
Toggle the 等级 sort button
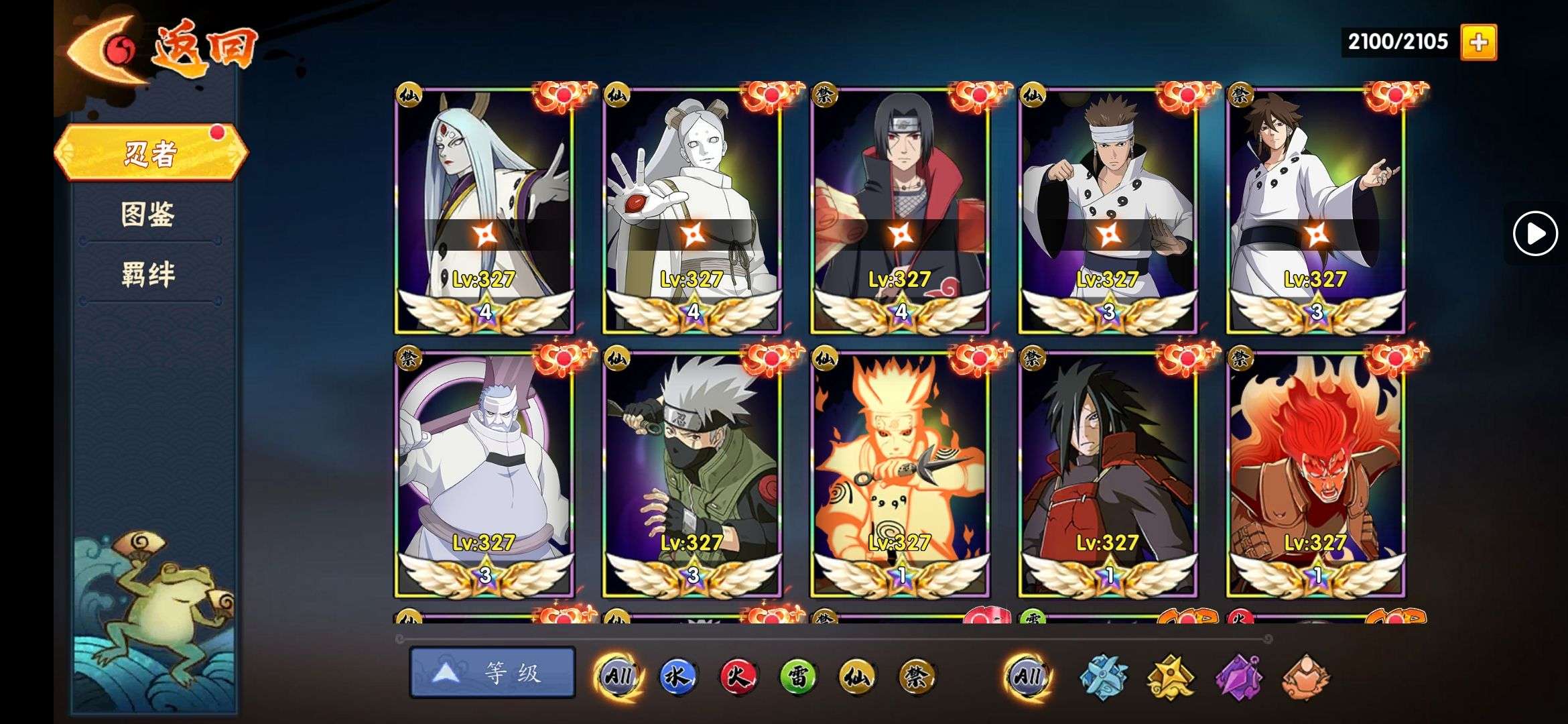click(x=493, y=672)
